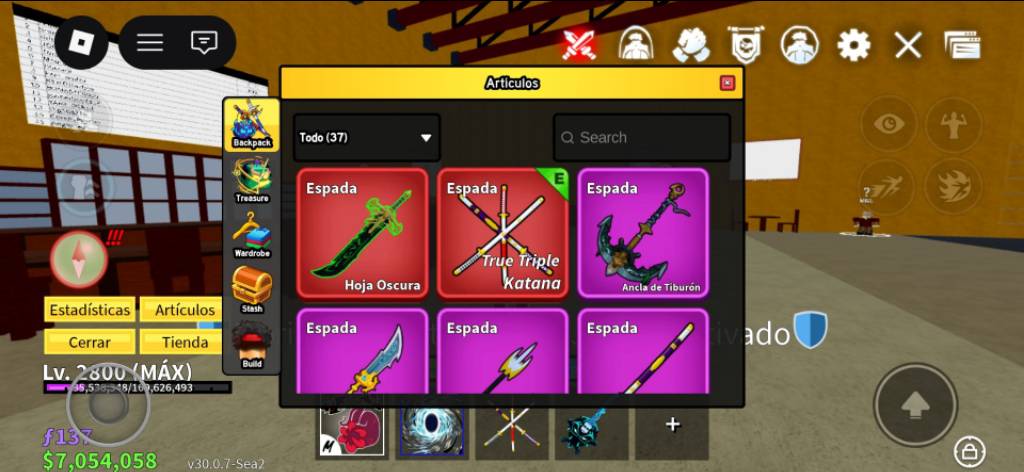Tap the jump arrow button
1024x472 pixels.
(x=915, y=404)
